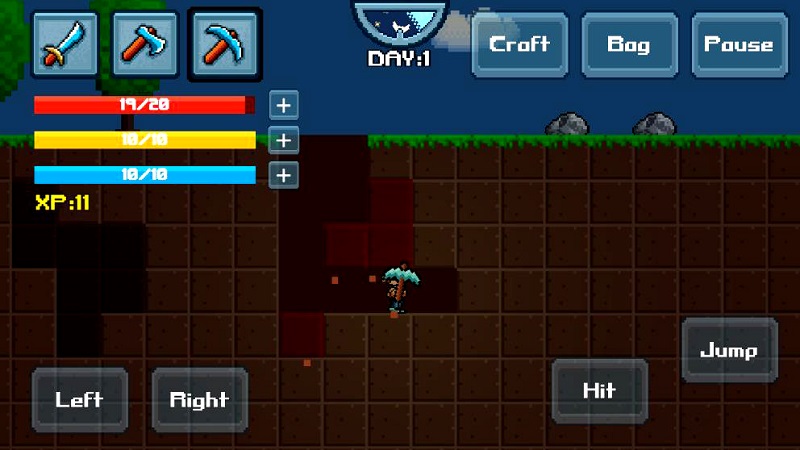Tap the plus next to yellow bar
Viewport: 800px width, 450px height.
tap(284, 140)
